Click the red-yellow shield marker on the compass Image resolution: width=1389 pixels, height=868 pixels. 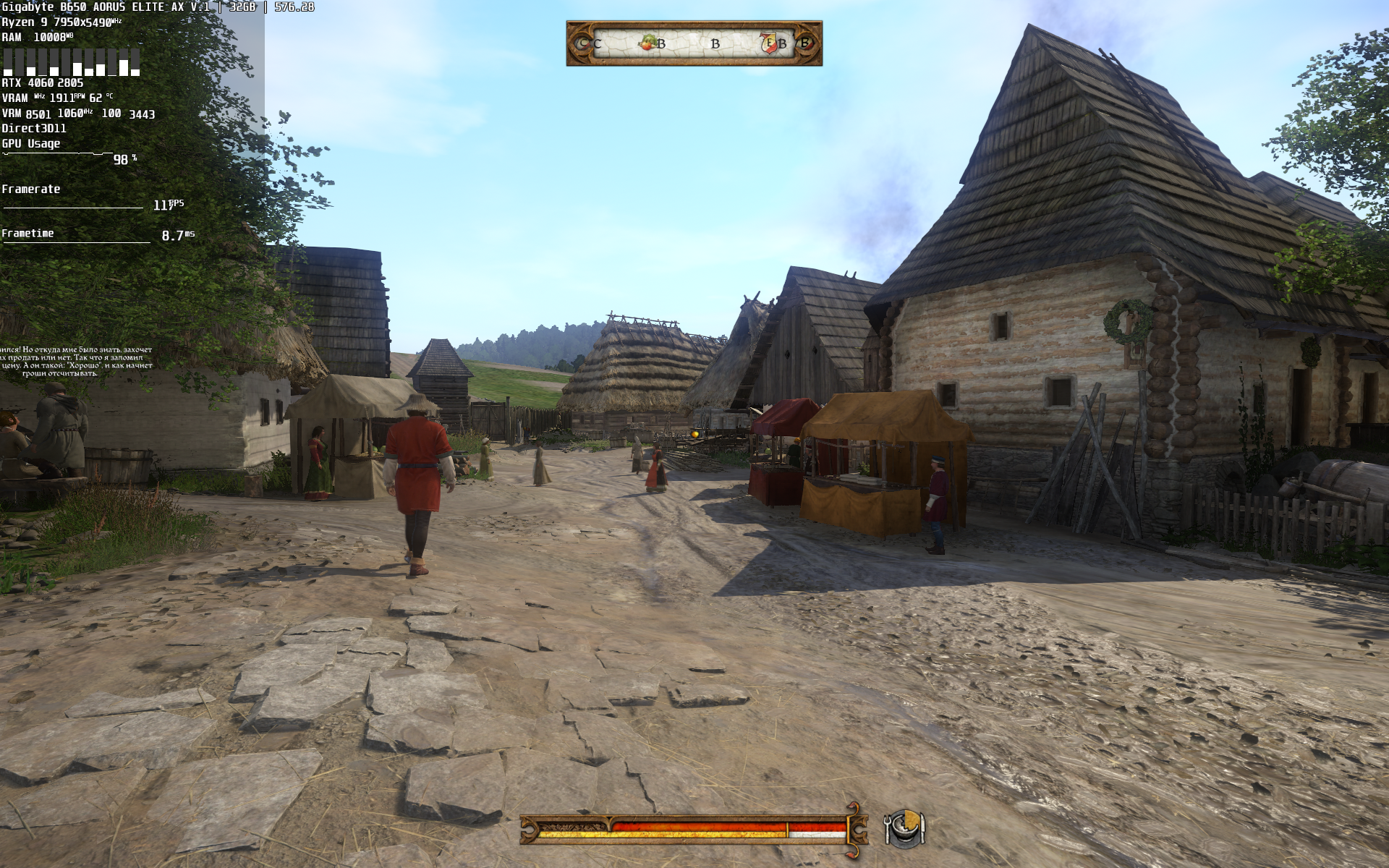pyautogui.click(x=768, y=43)
